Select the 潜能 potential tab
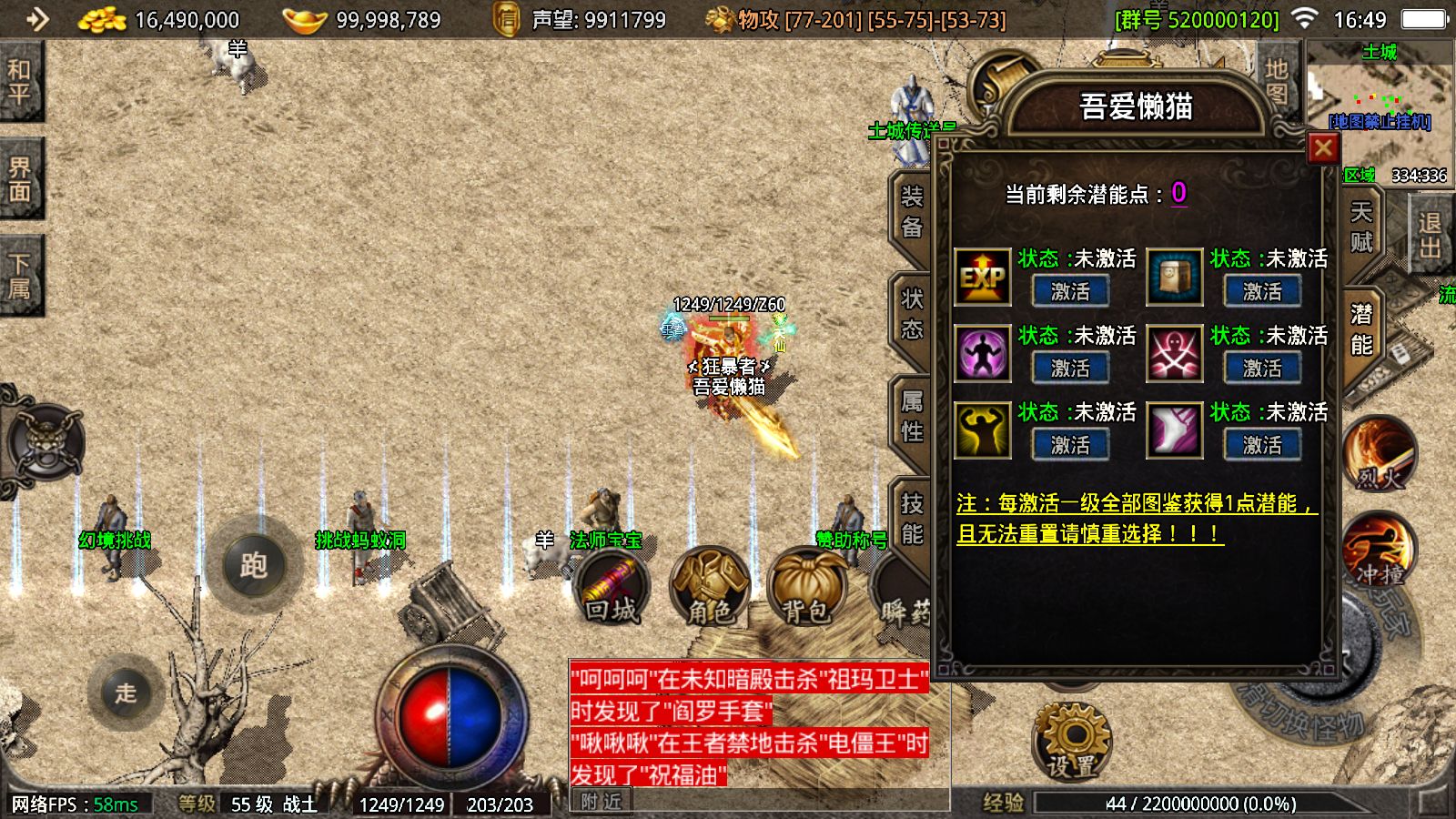This screenshot has width=1456, height=819. point(1361,329)
